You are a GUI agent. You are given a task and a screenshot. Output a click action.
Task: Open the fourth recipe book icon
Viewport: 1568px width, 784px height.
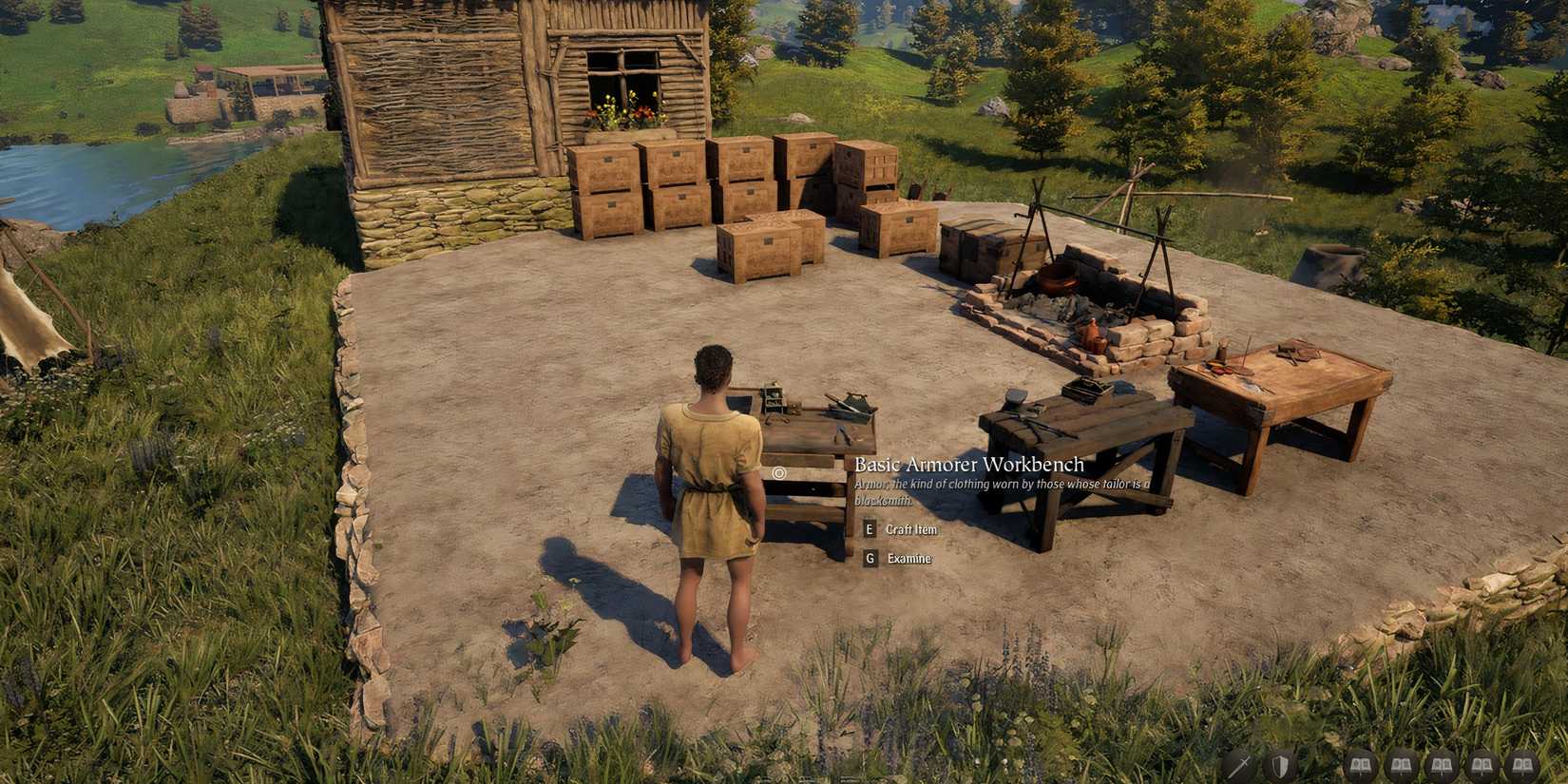1482,764
